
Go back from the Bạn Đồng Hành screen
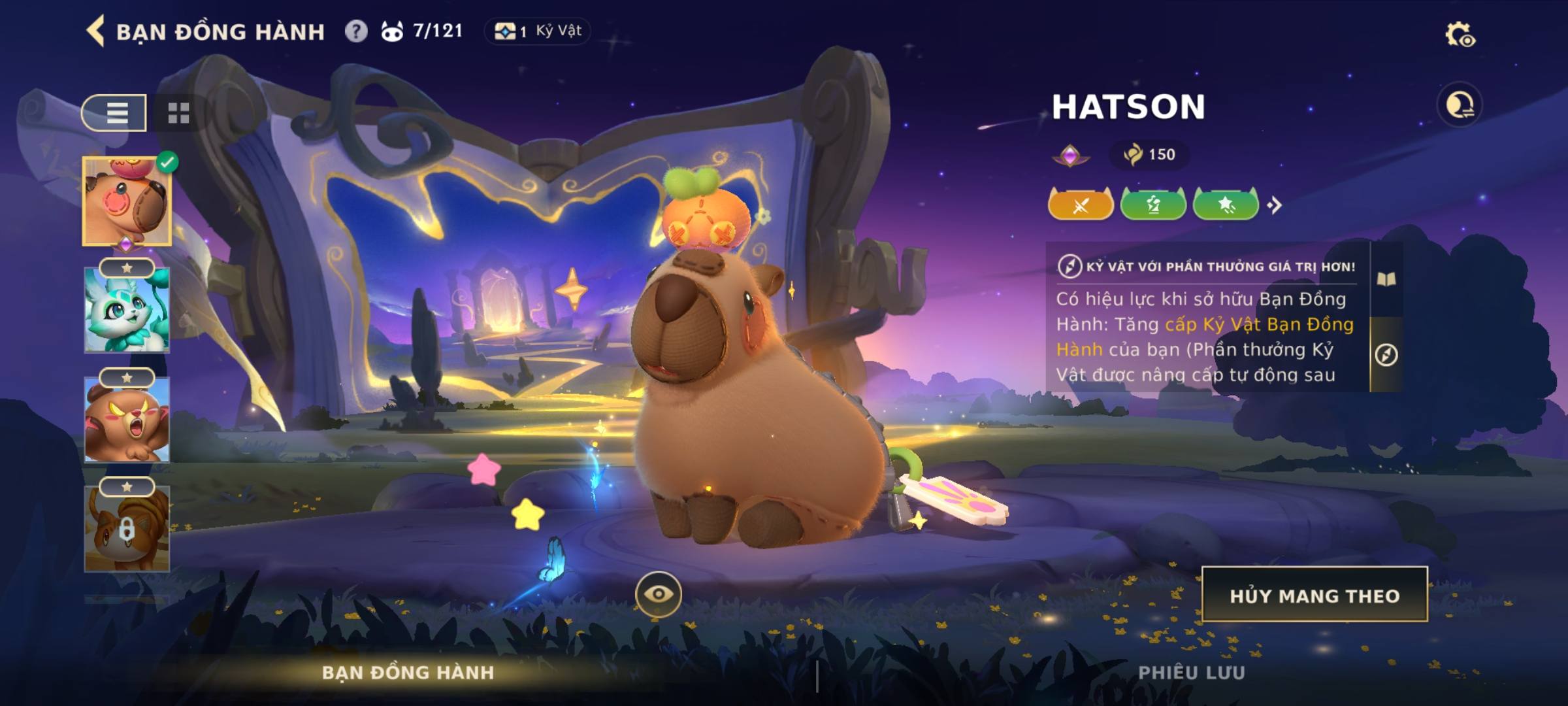[x=96, y=31]
